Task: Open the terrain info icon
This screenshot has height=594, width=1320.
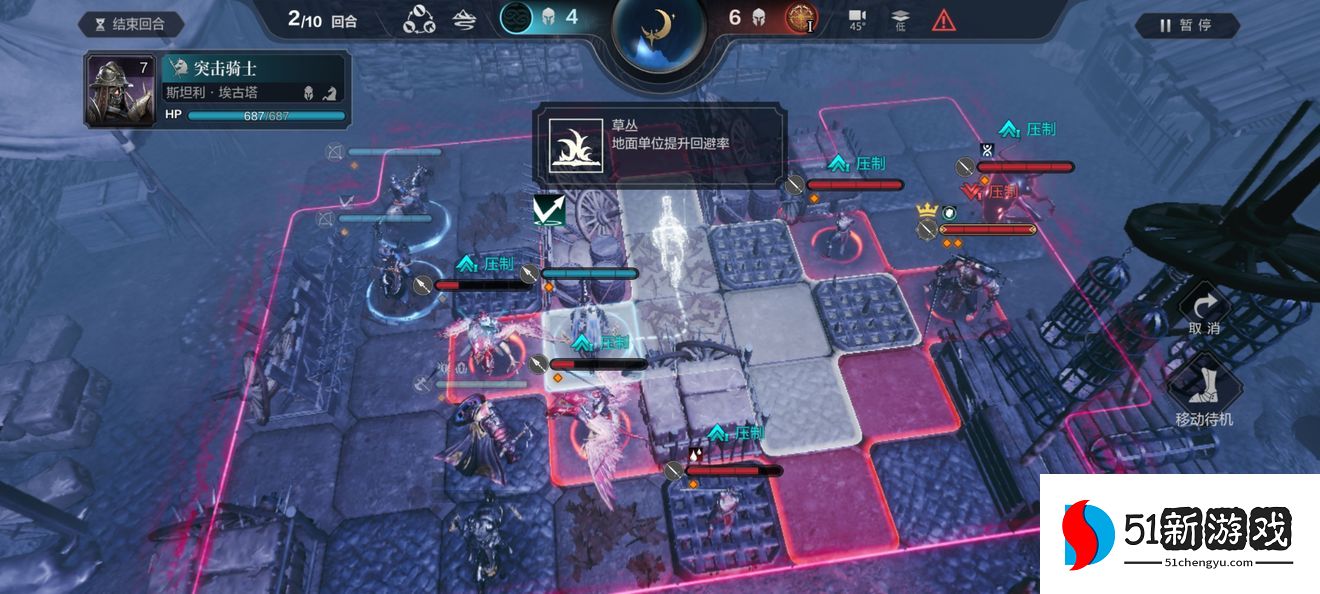Action: point(464,19)
